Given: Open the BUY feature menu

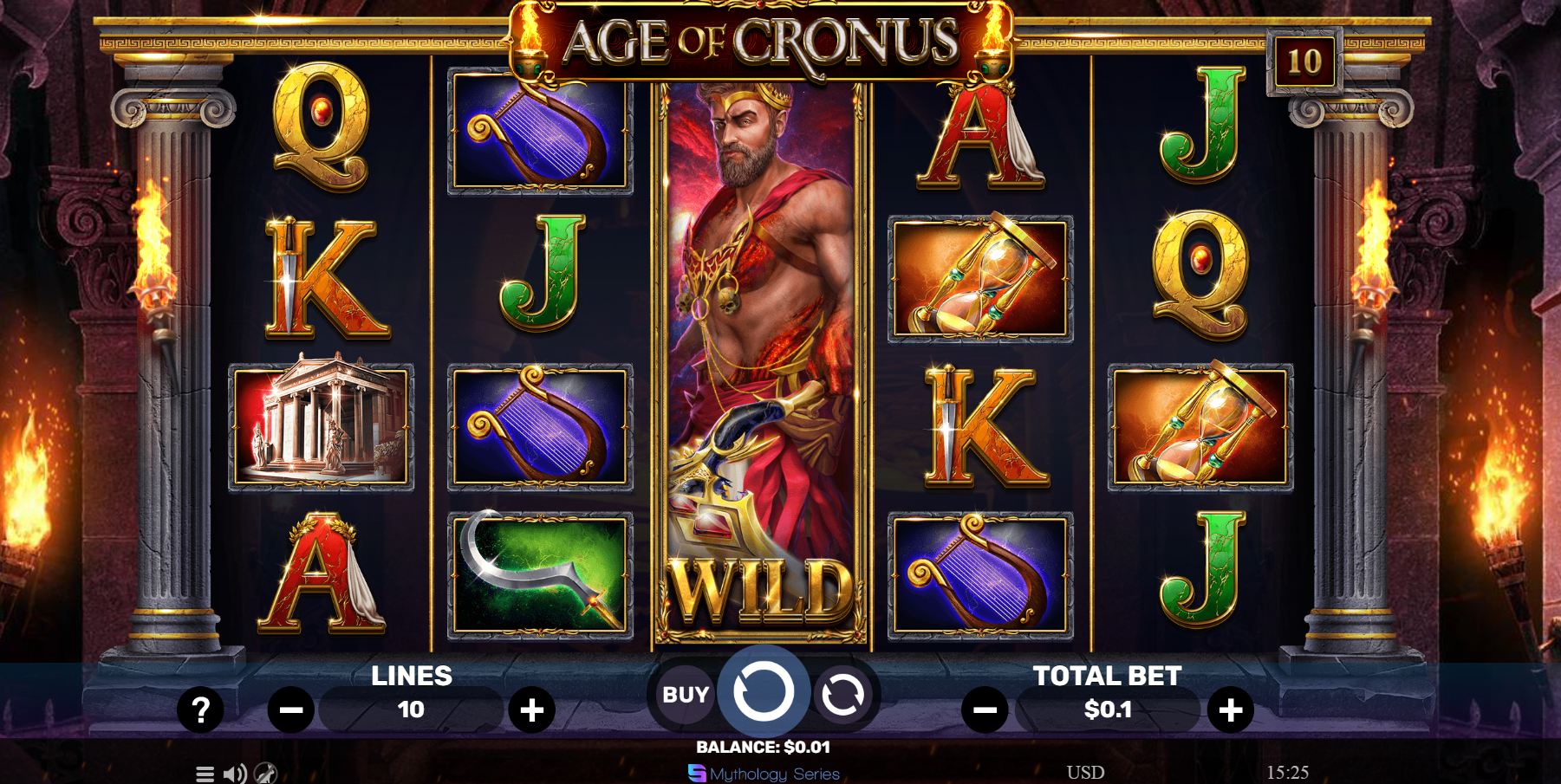Looking at the screenshot, I should (x=684, y=692).
